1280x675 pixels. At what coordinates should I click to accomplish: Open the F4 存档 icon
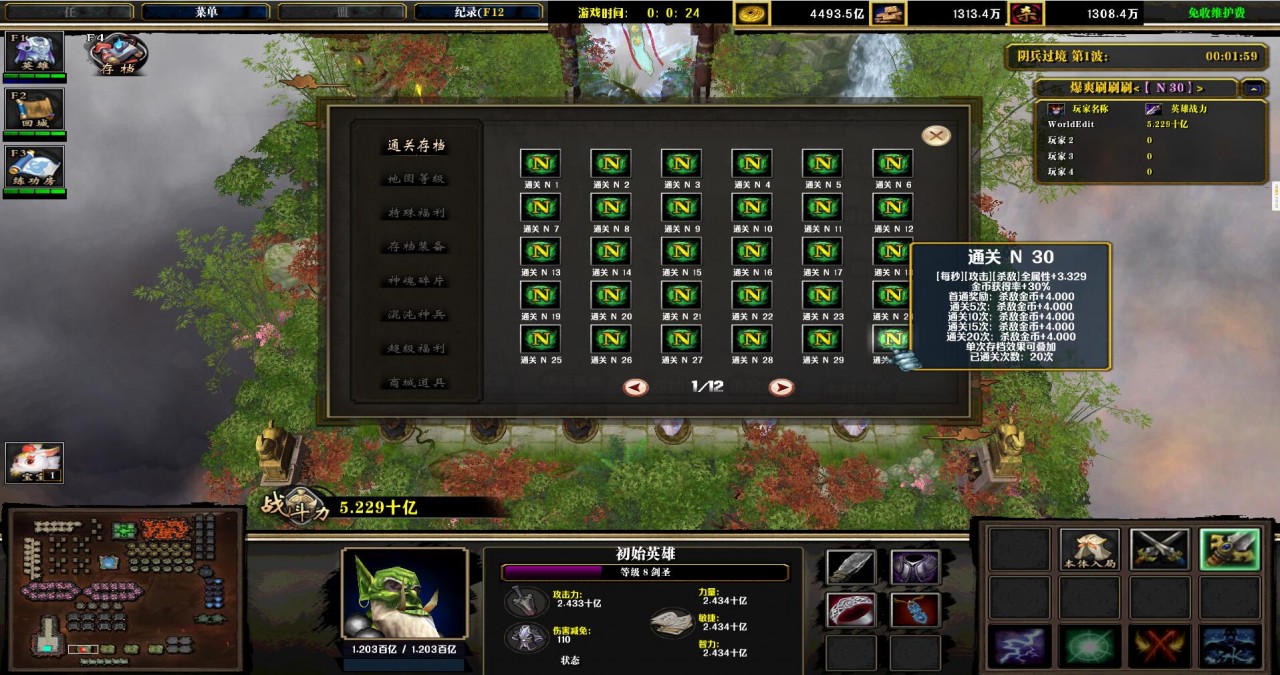tap(118, 53)
